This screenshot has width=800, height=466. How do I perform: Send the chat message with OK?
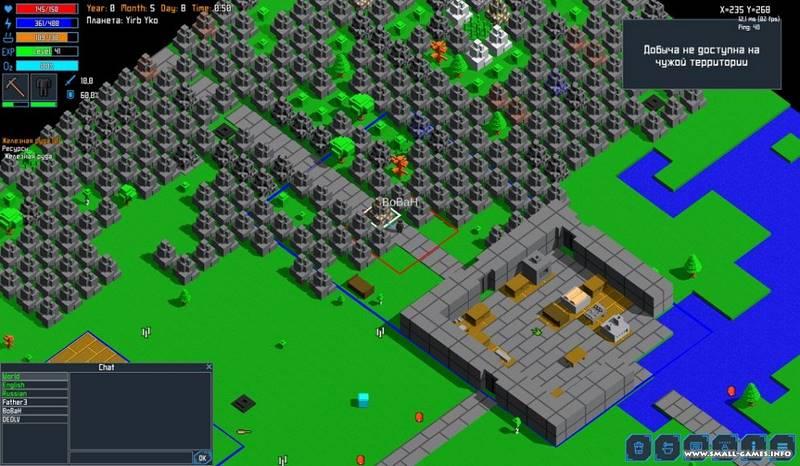point(202,458)
